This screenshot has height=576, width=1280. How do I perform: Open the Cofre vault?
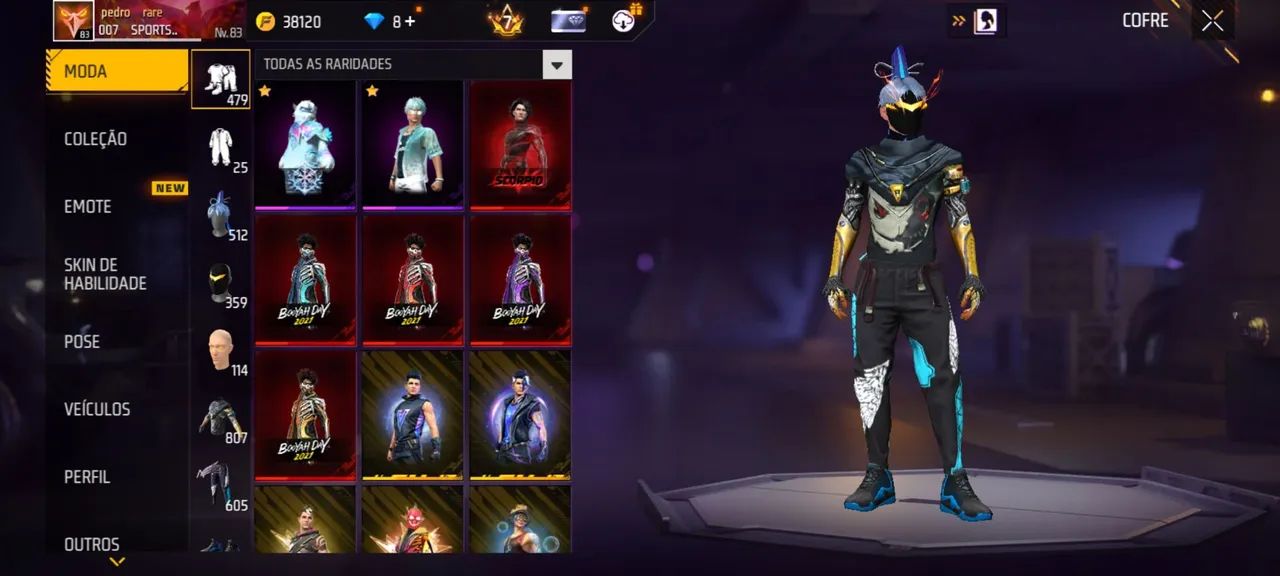[x=1145, y=21]
